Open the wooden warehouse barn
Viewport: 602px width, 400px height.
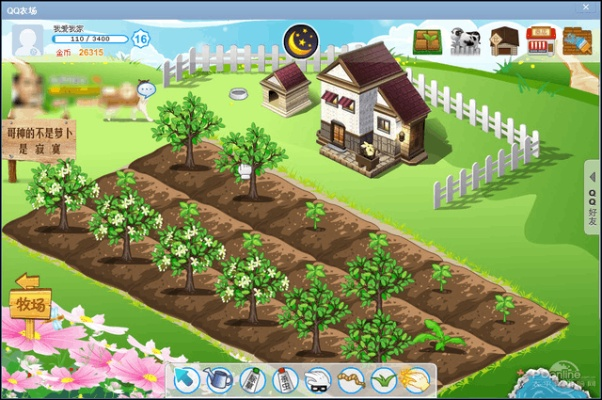(x=503, y=41)
